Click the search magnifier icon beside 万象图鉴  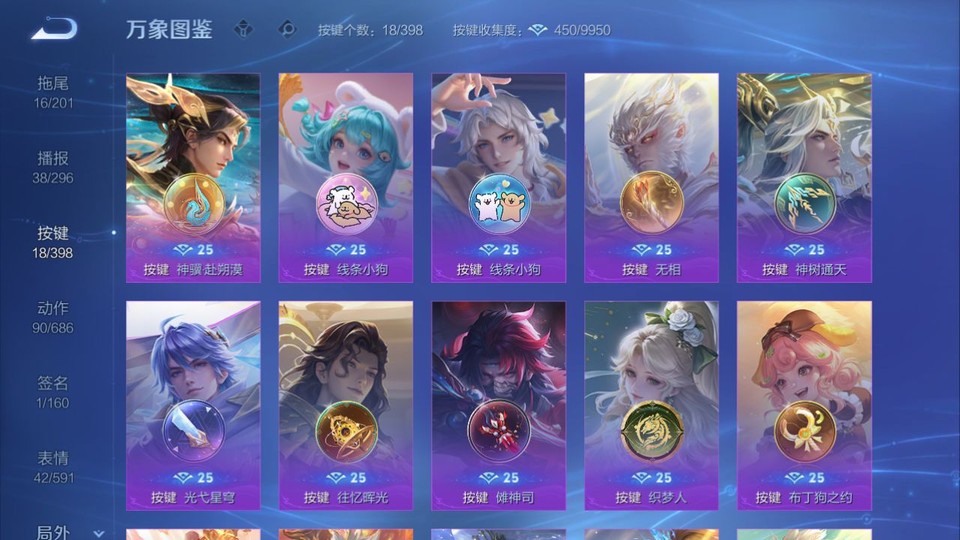(x=287, y=29)
